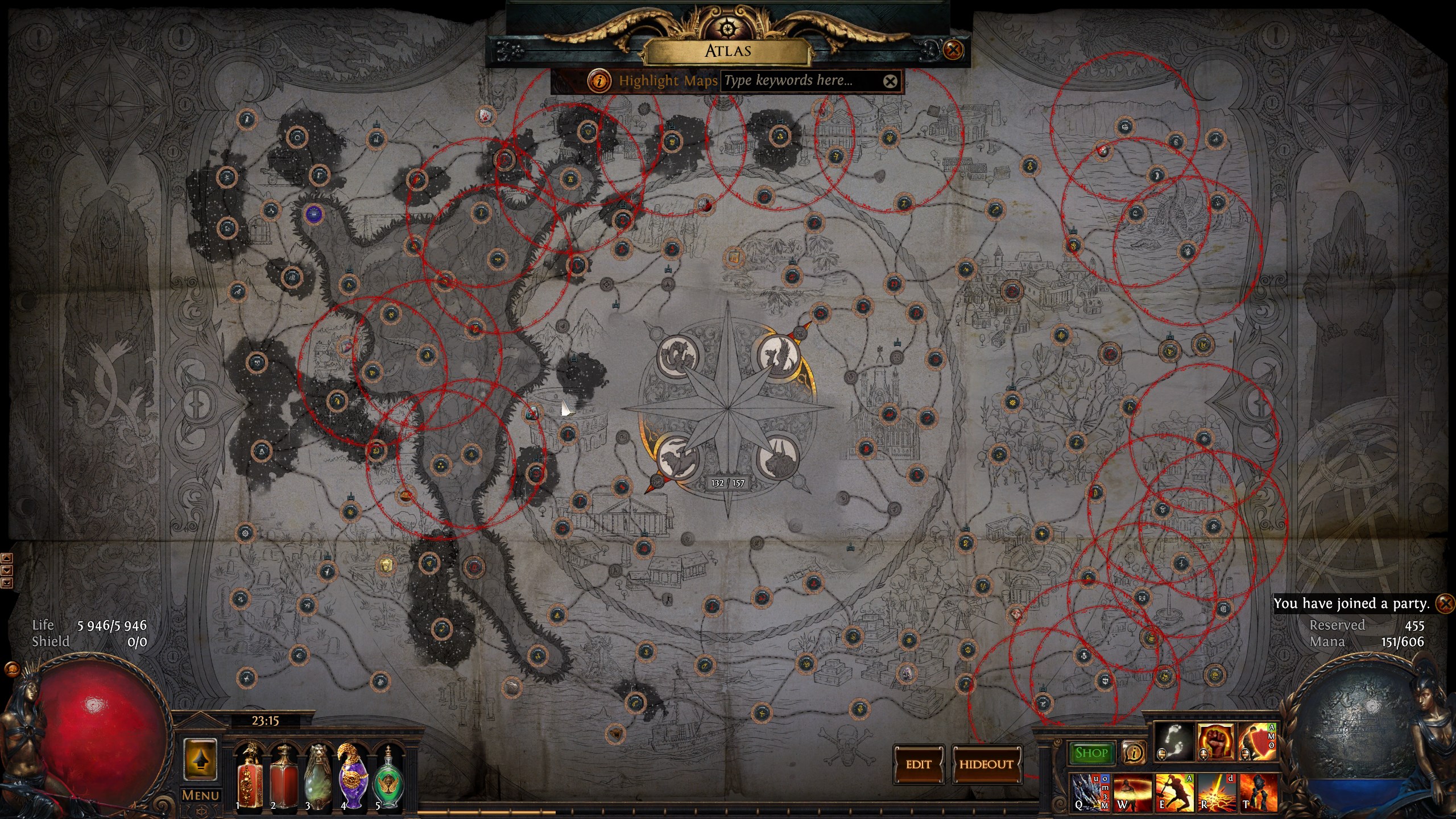Image resolution: width=1456 pixels, height=819 pixels.
Task: Open the Edit hideout button
Action: pos(919,764)
